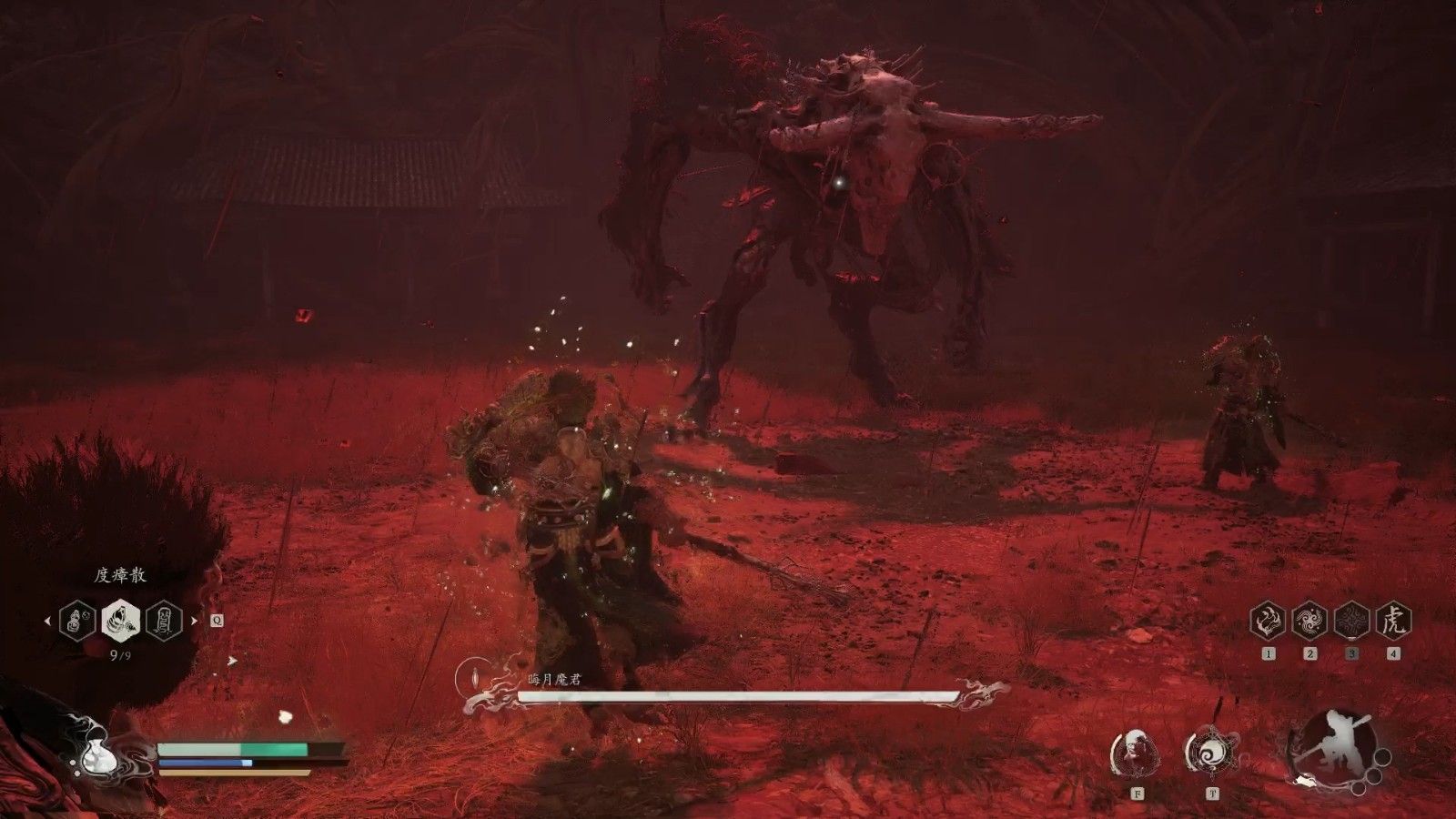
Task: Activate the swirl vessel ability icon
Action: click(x=1211, y=753)
